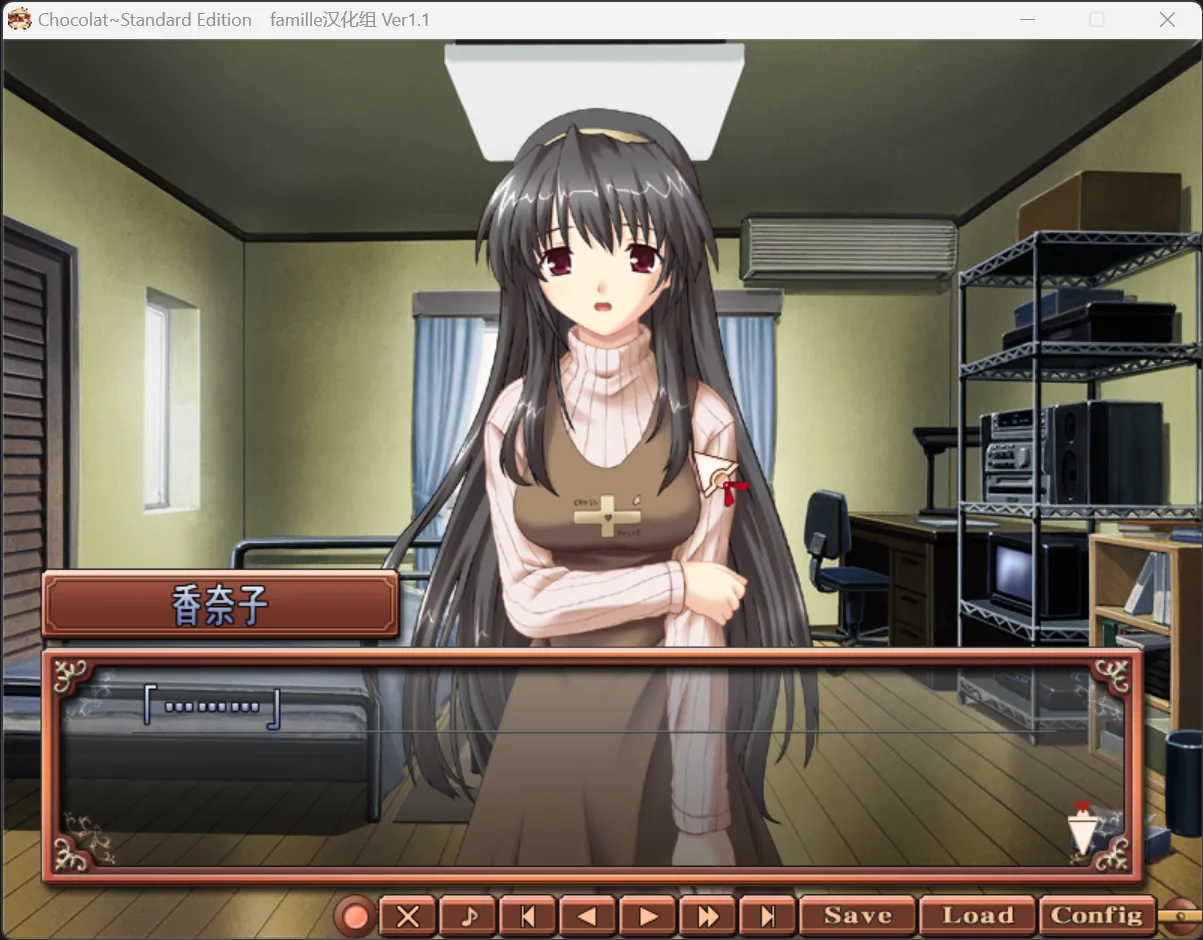Open the Config settings
Viewport: 1203px width, 940px height.
click(1096, 915)
